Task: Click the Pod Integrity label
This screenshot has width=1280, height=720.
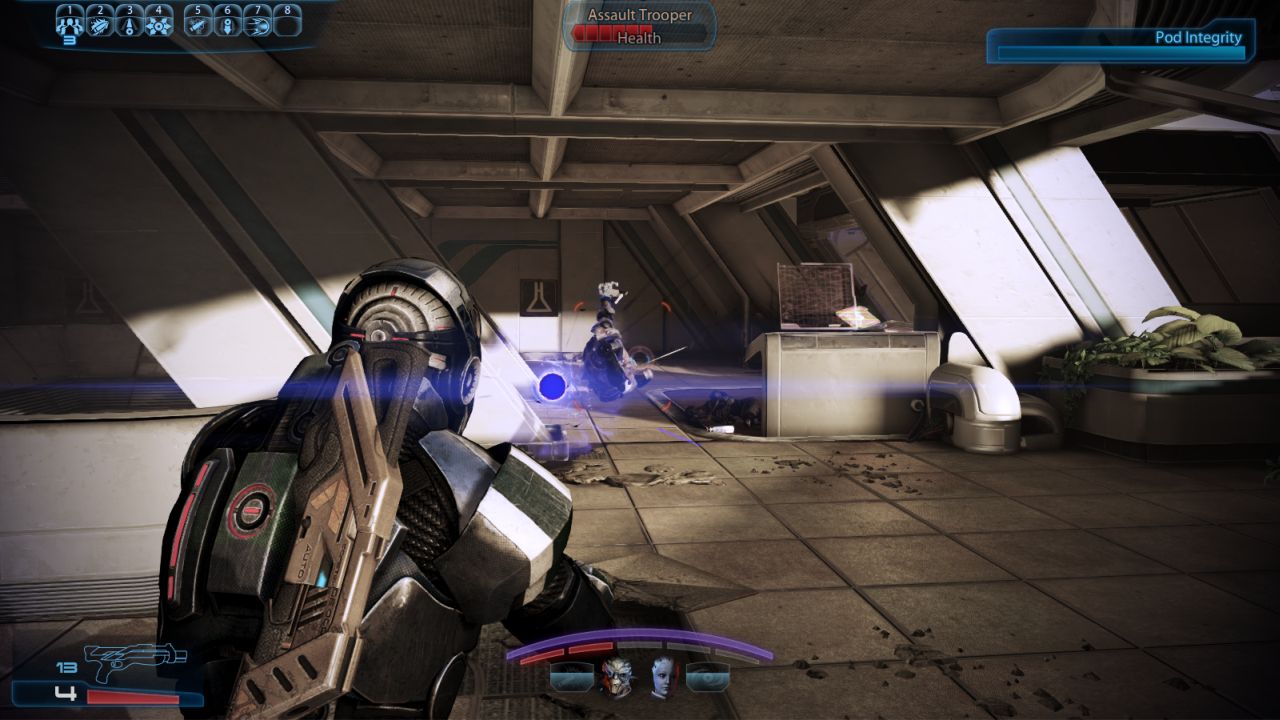Action: [1196, 36]
